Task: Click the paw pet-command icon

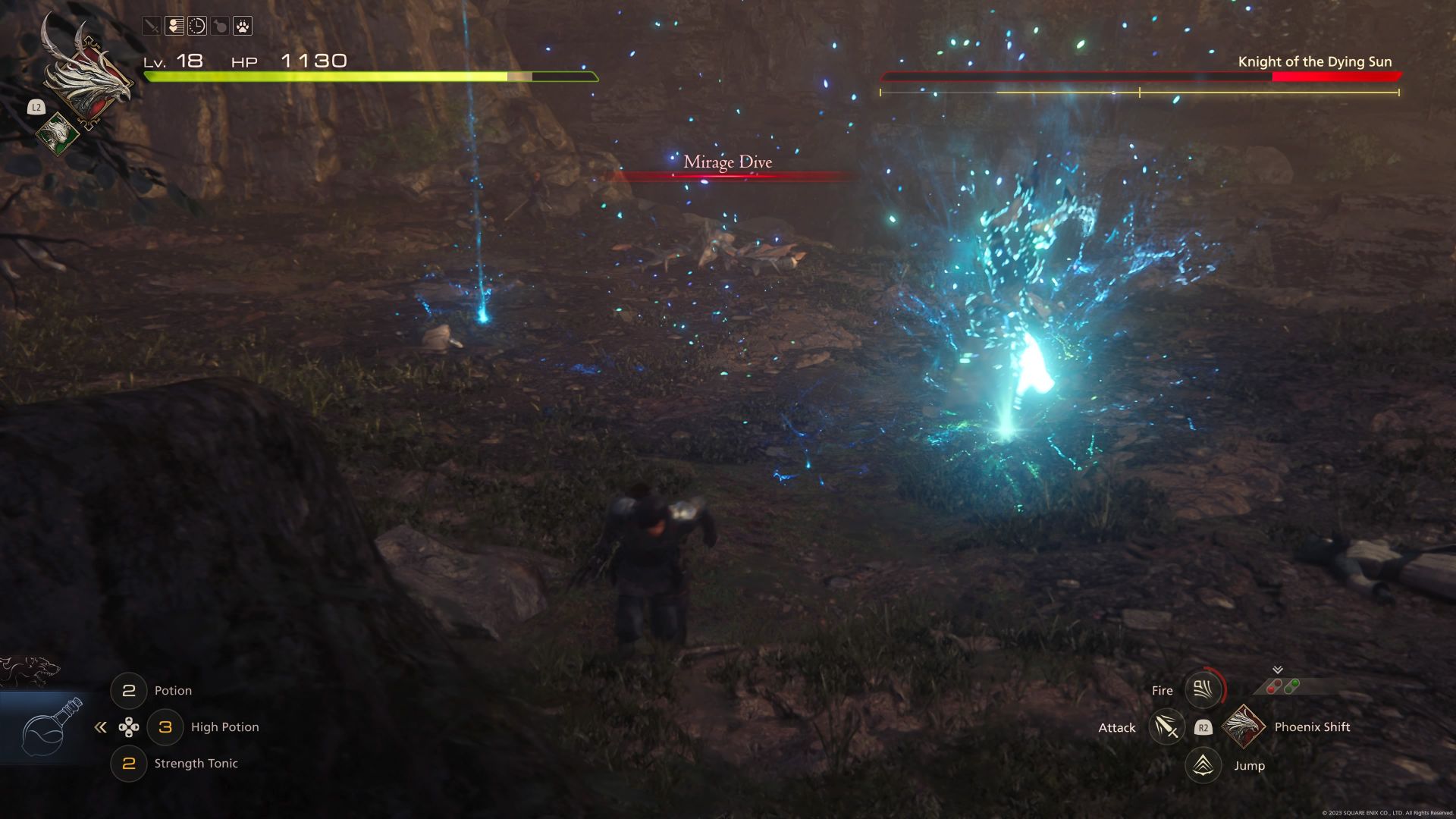Action: [243, 27]
